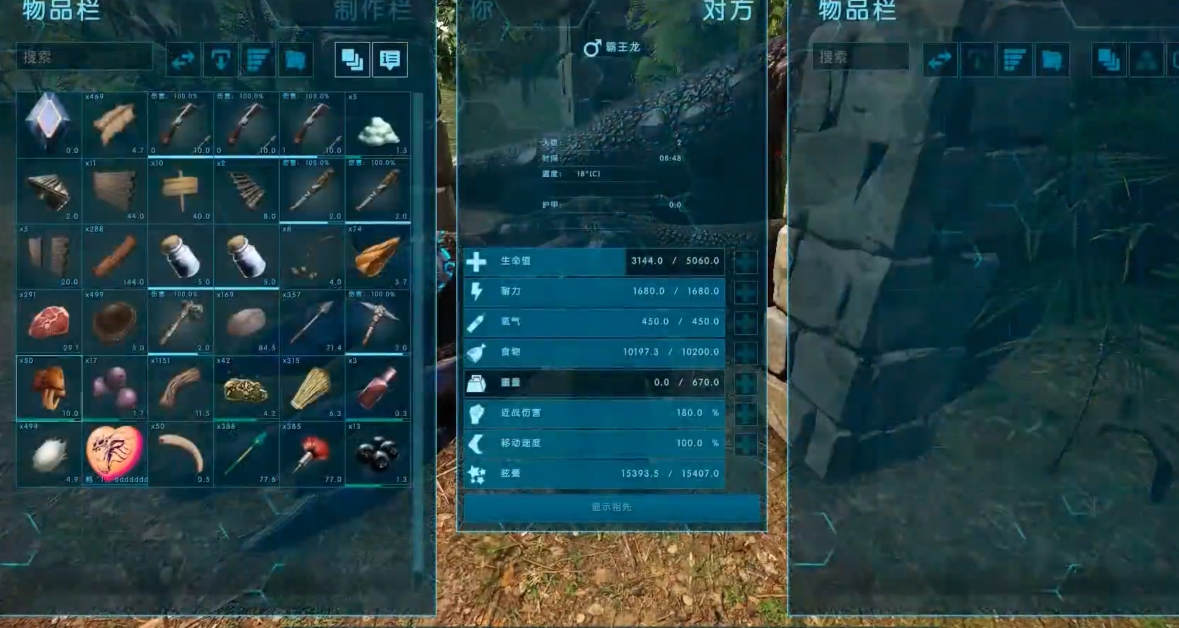Choose the red-feathered dart stack
Image resolution: width=1179 pixels, height=628 pixels.
[312, 453]
